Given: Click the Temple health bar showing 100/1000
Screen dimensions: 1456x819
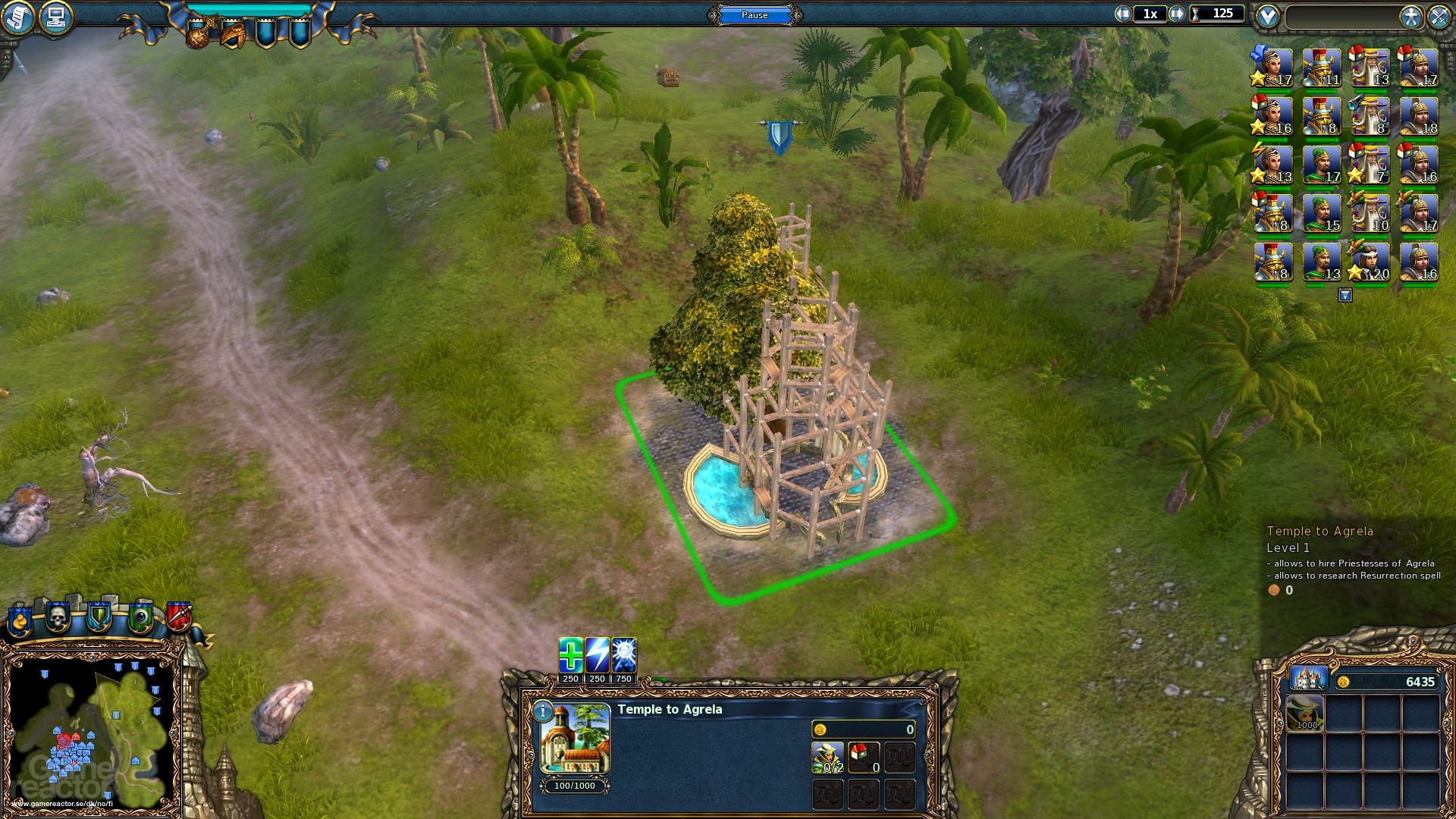Looking at the screenshot, I should [574, 786].
